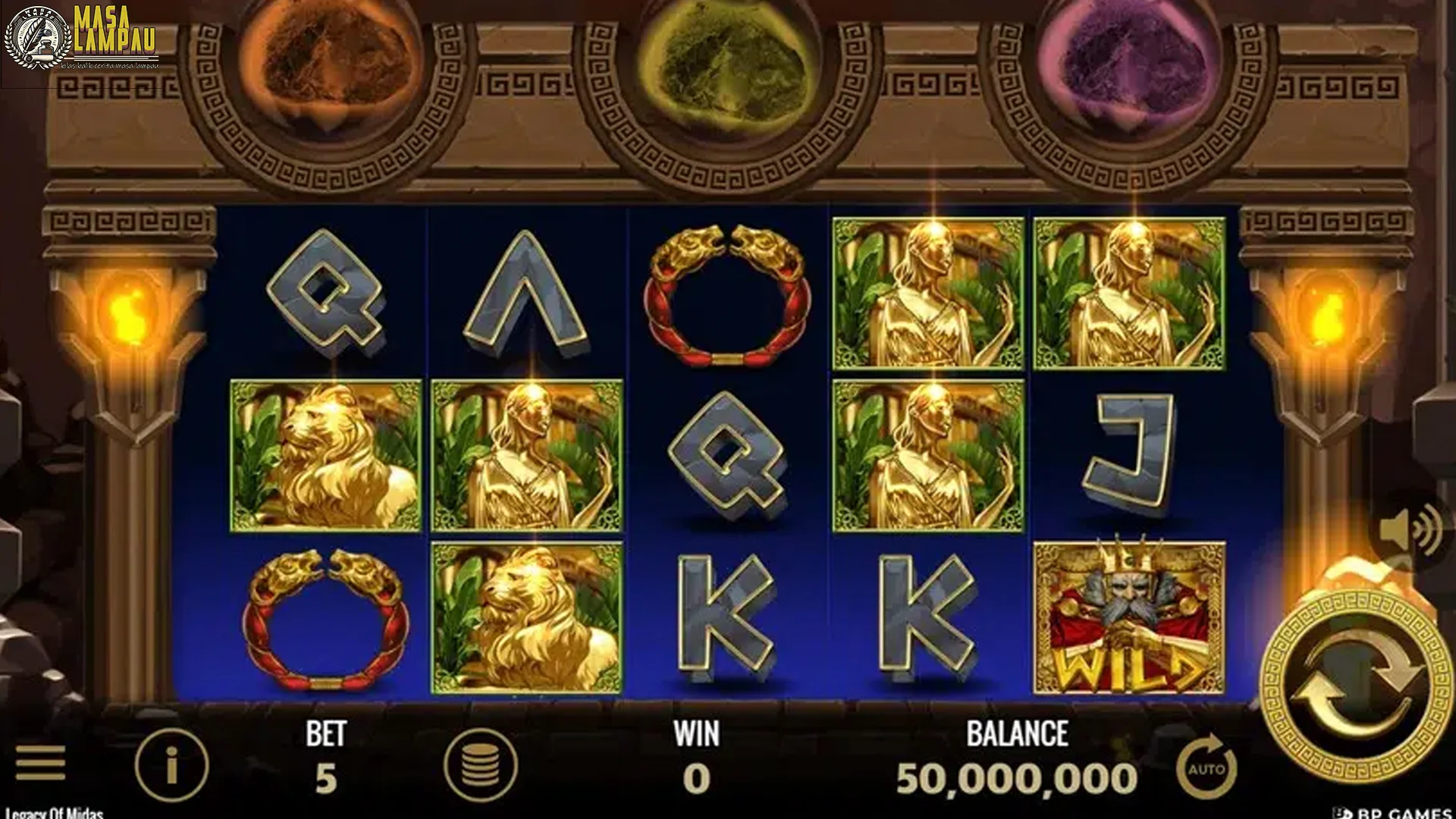Click the Masa Lampau logo

tap(83, 34)
